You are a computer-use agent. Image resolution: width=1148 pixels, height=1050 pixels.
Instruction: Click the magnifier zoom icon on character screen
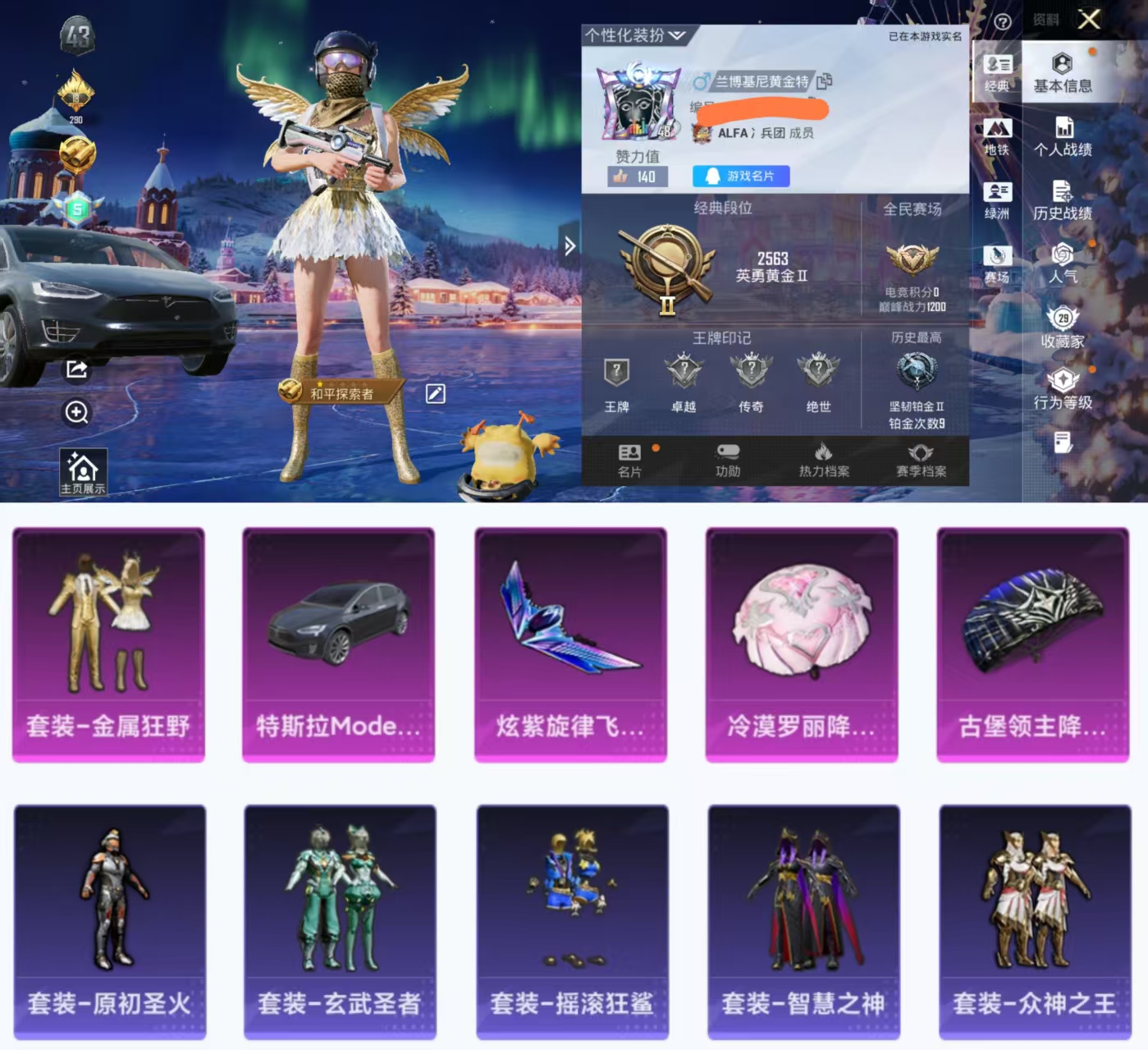(x=76, y=413)
